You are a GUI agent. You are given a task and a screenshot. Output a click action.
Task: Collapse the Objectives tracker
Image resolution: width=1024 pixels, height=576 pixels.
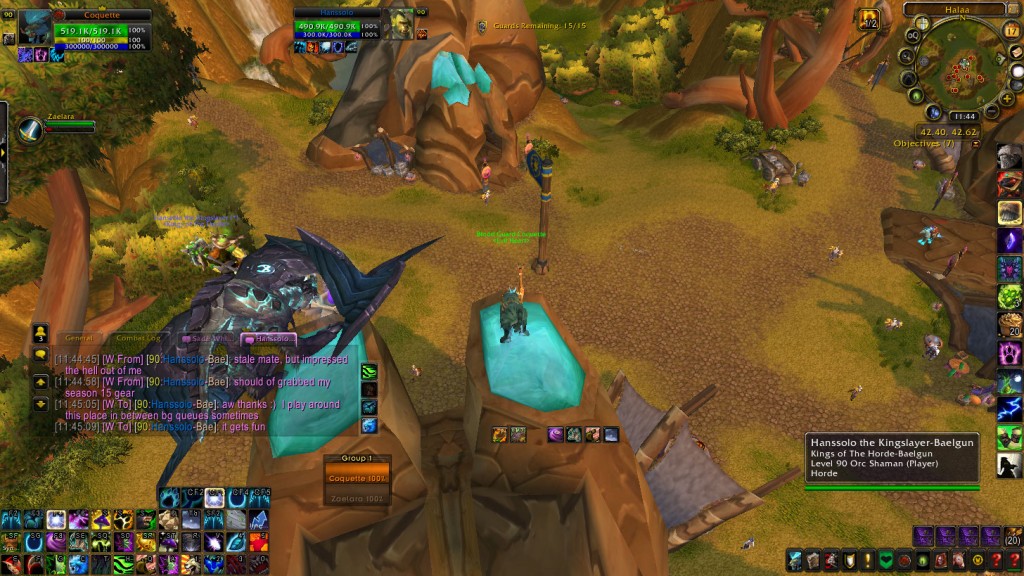[975, 144]
